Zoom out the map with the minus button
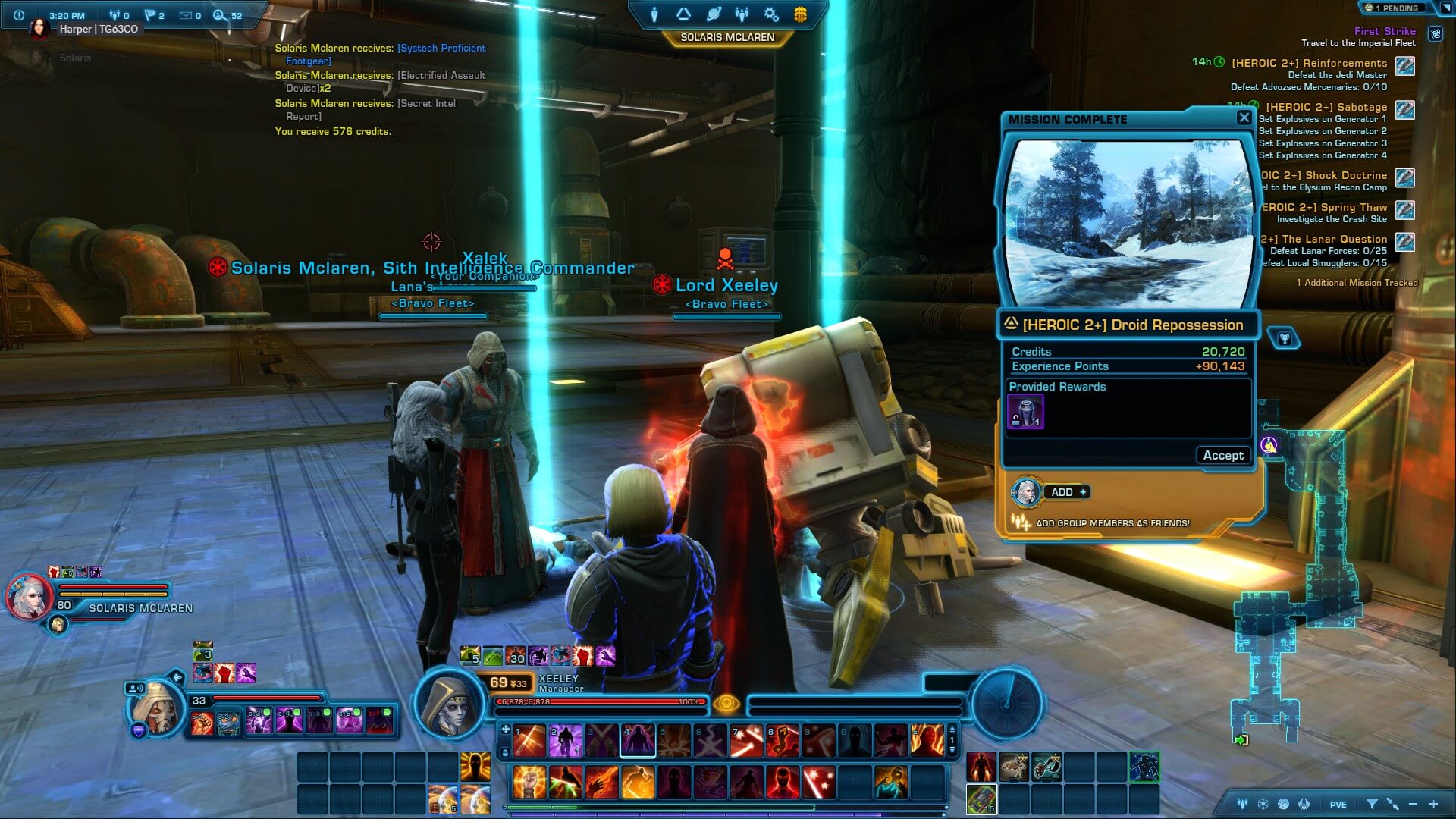The width and height of the screenshot is (1456, 819). [1413, 804]
